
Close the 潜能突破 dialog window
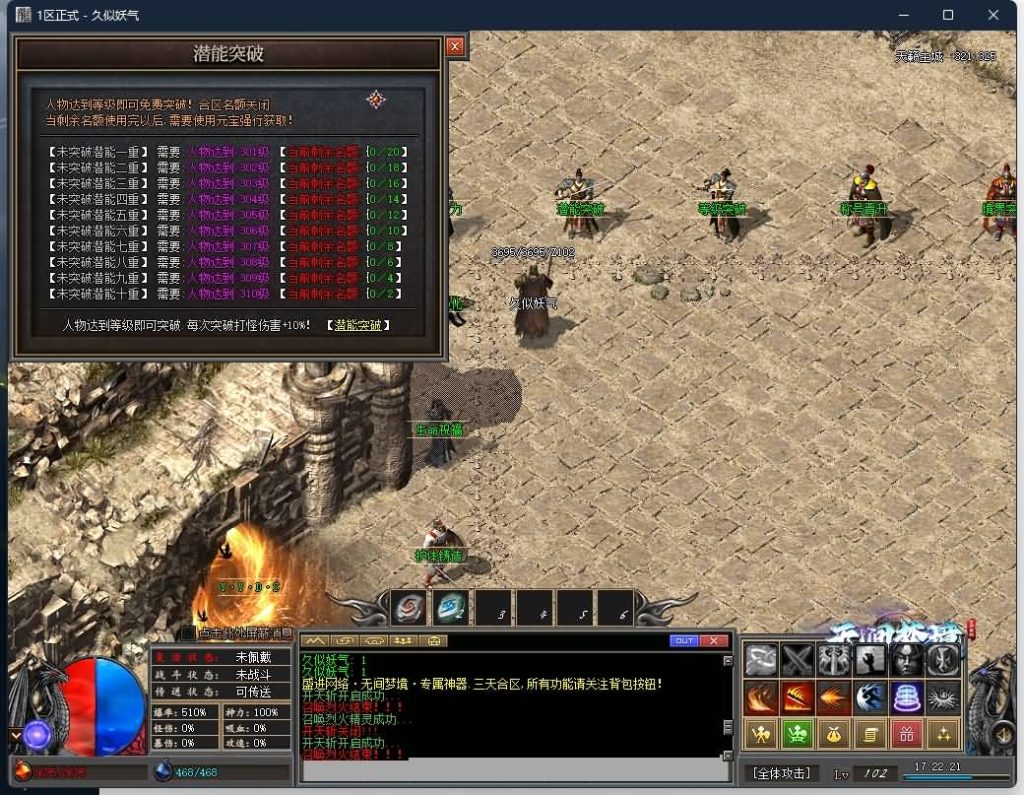point(455,46)
